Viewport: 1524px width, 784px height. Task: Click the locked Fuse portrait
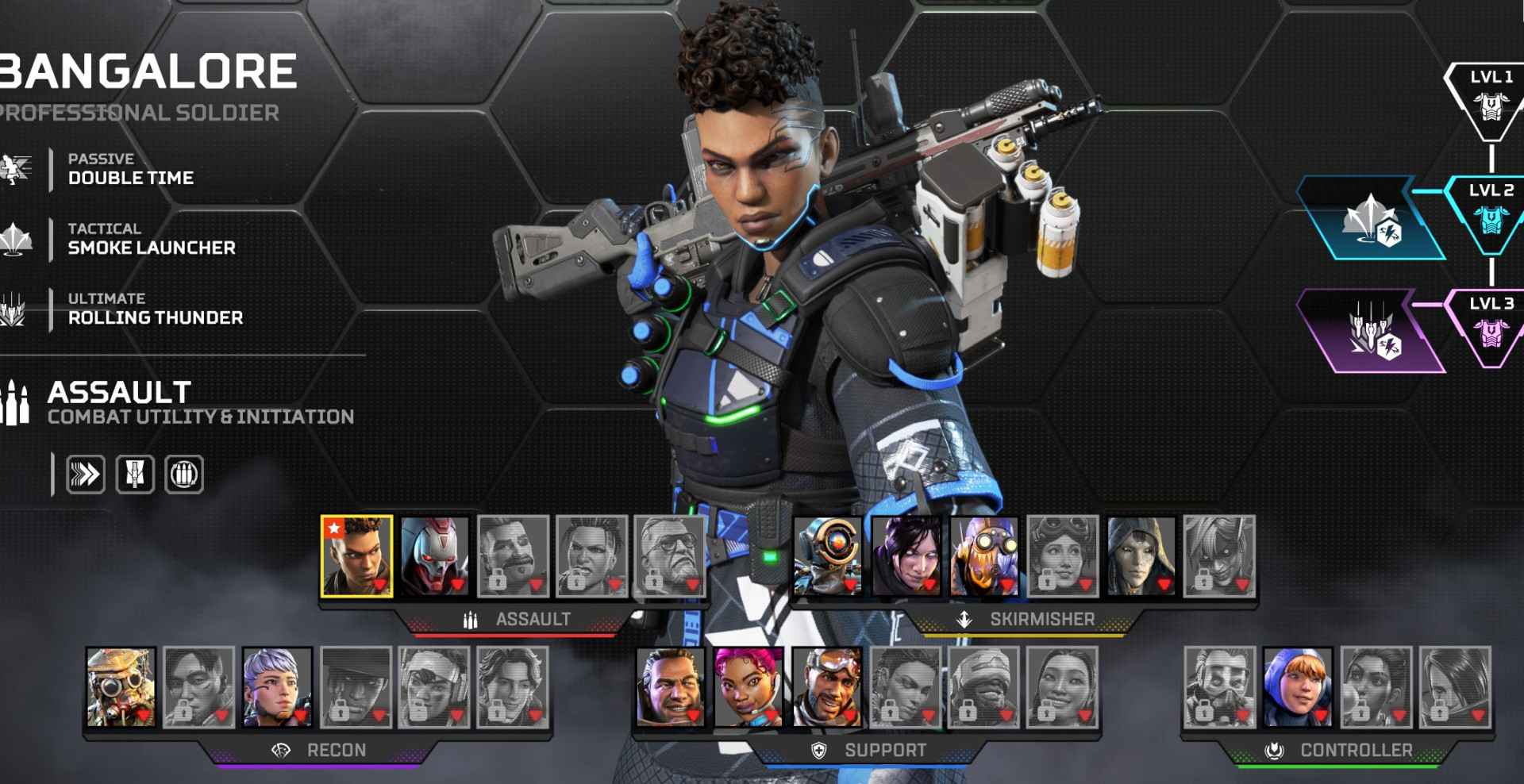(x=513, y=555)
